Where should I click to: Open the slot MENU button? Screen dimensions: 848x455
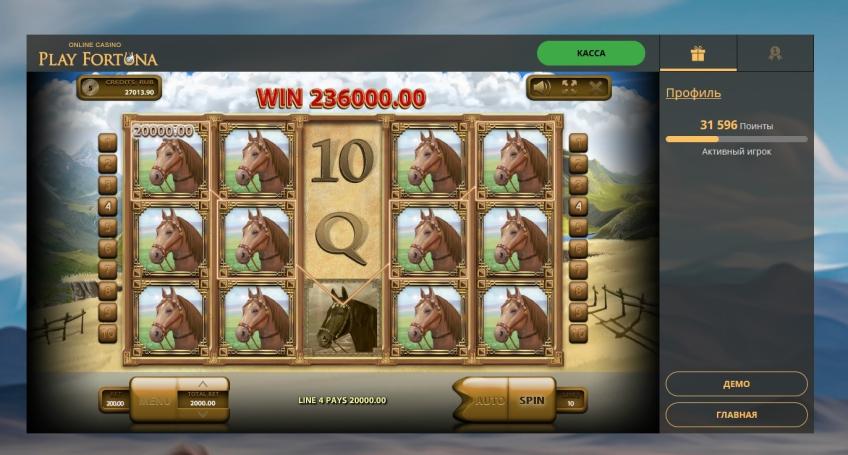point(155,400)
